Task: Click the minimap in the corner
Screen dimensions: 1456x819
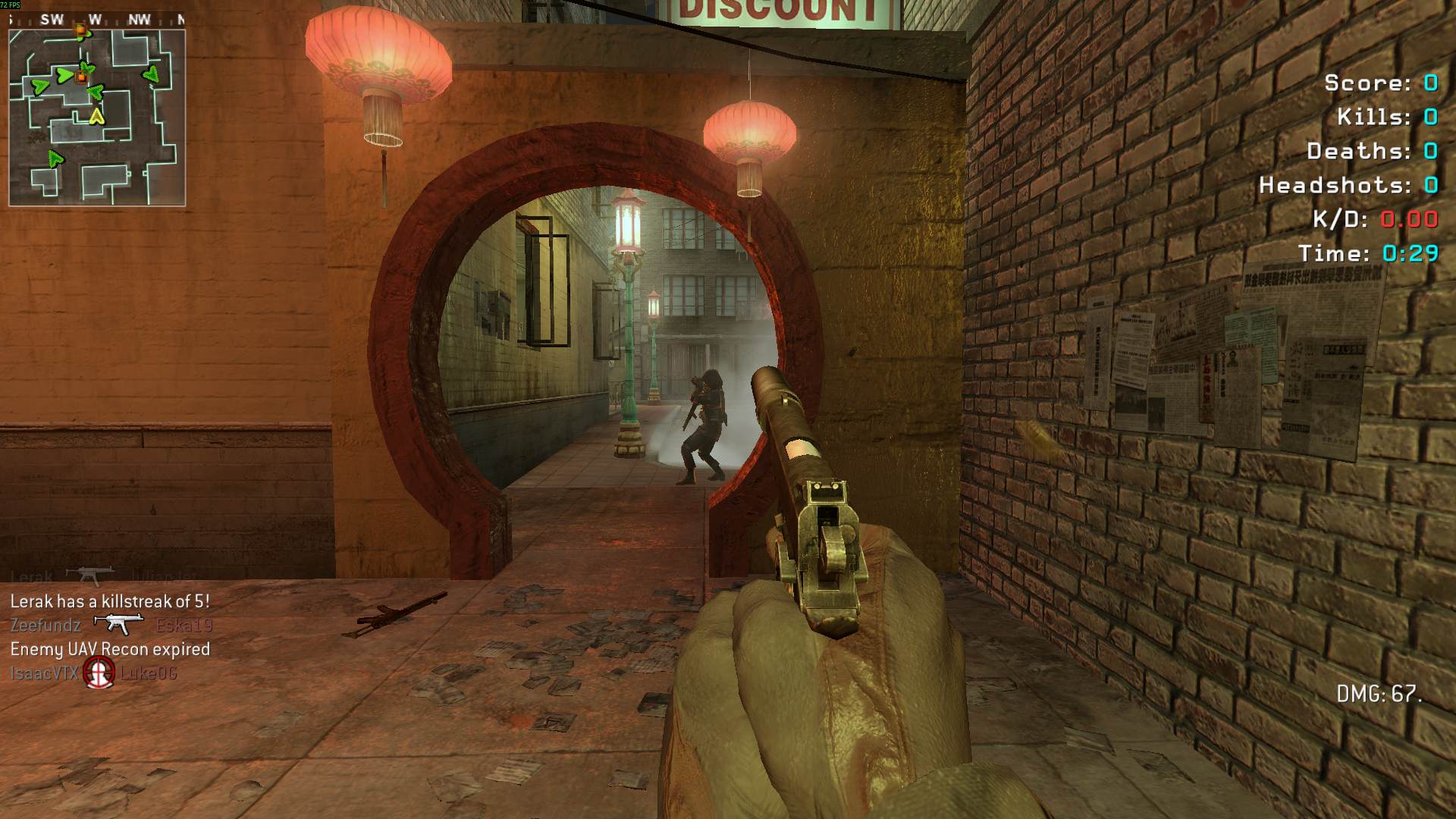Action: tap(97, 118)
